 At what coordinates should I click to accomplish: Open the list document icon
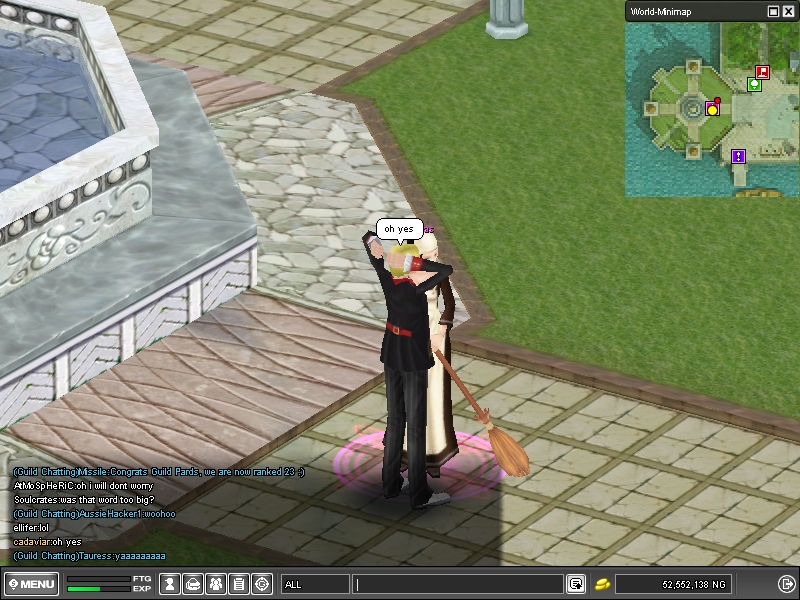[239, 584]
